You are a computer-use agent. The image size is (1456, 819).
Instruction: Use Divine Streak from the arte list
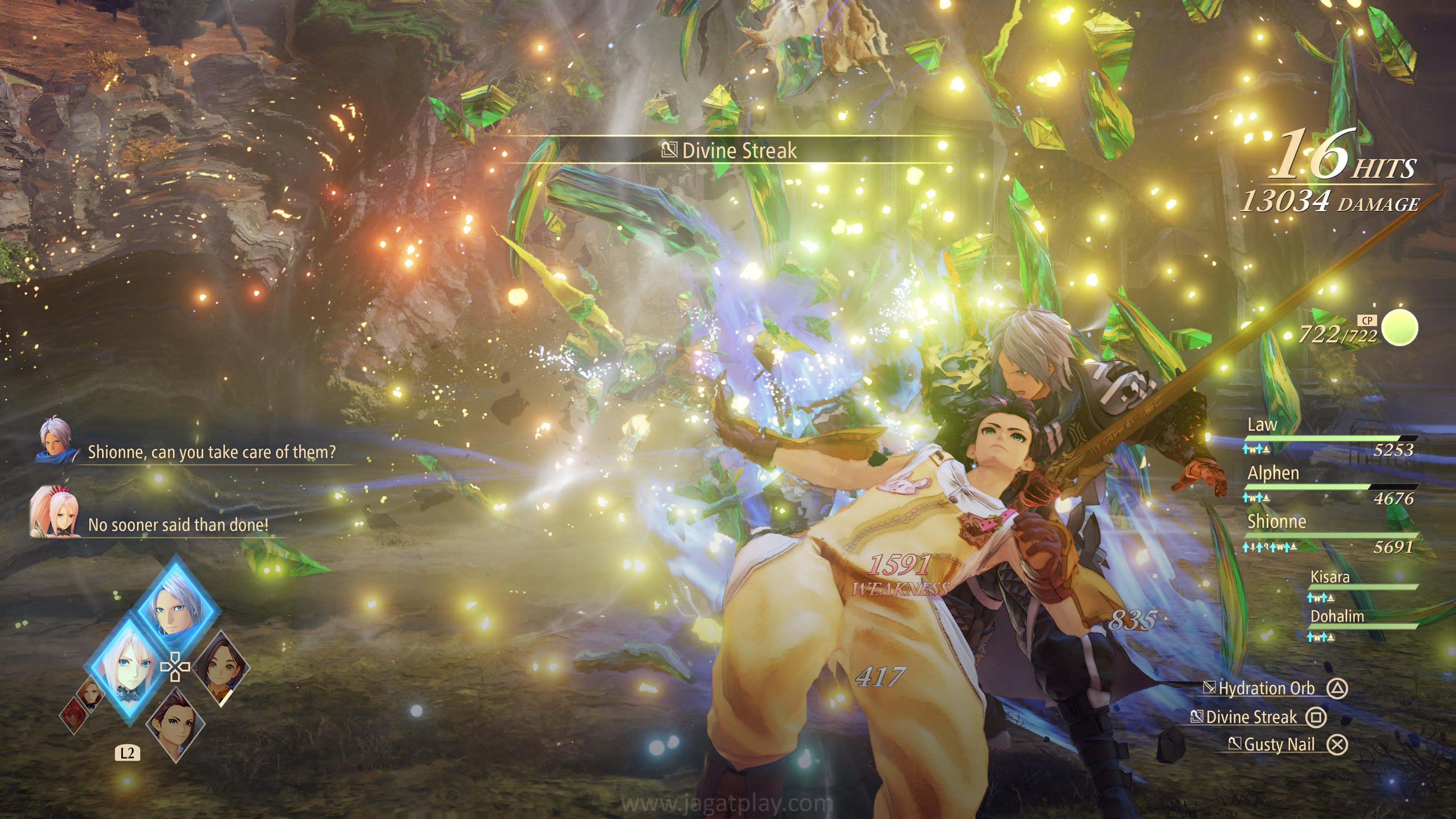[x=1251, y=717]
